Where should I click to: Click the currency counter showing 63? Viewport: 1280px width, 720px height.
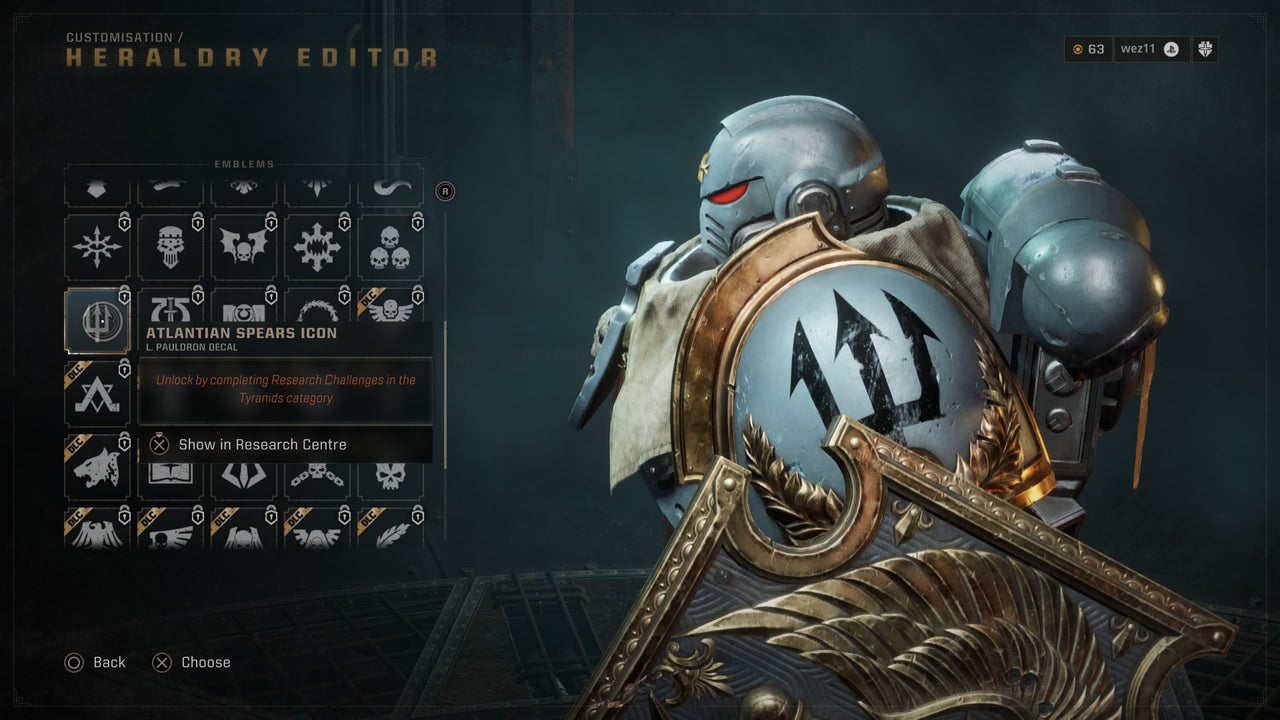[x=1087, y=48]
